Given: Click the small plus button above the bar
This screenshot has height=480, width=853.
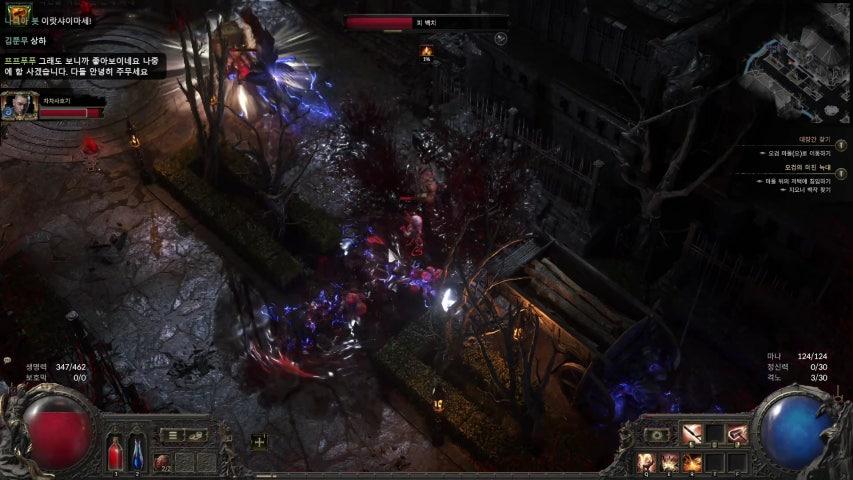Looking at the screenshot, I should pyautogui.click(x=259, y=441).
